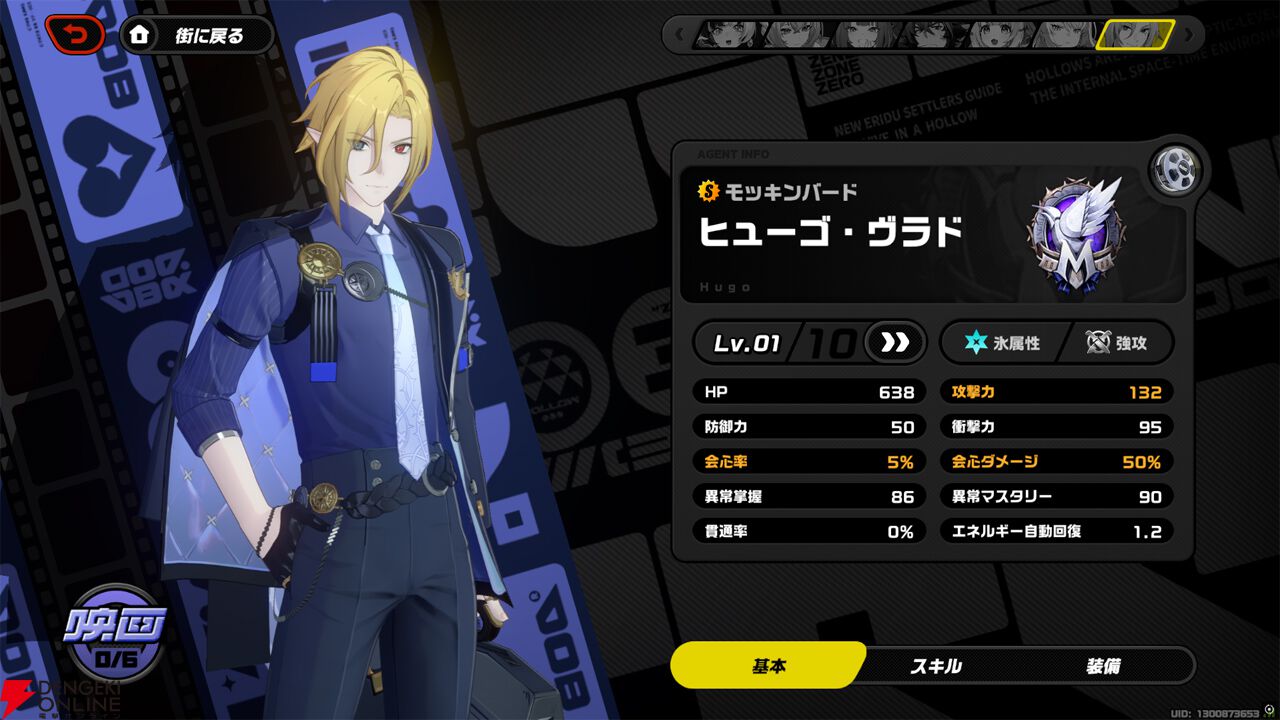Viewport: 1280px width, 720px height.
Task: Open level-up with the double arrow button
Action: tap(895, 343)
